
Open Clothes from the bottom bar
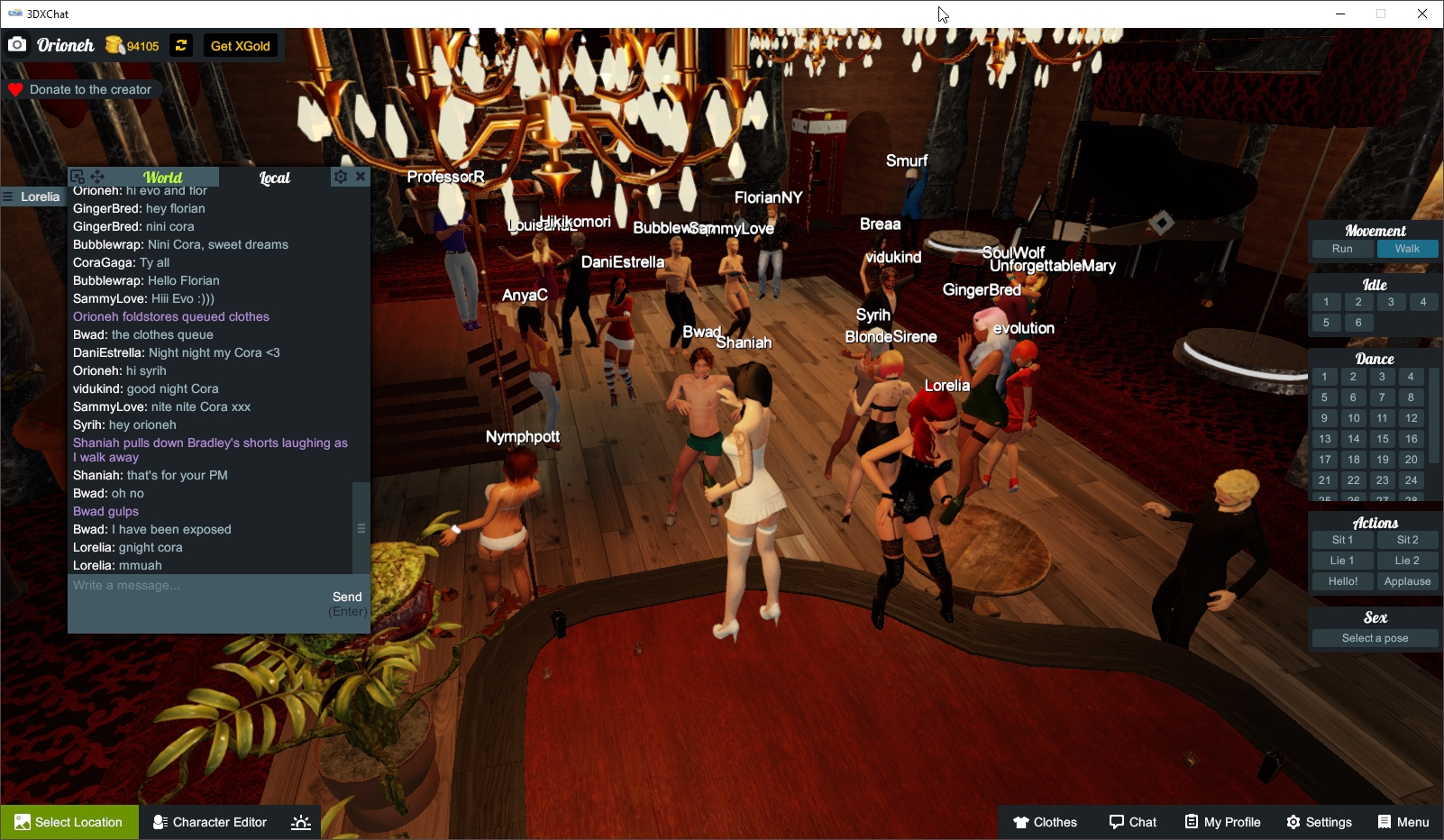coord(1045,821)
